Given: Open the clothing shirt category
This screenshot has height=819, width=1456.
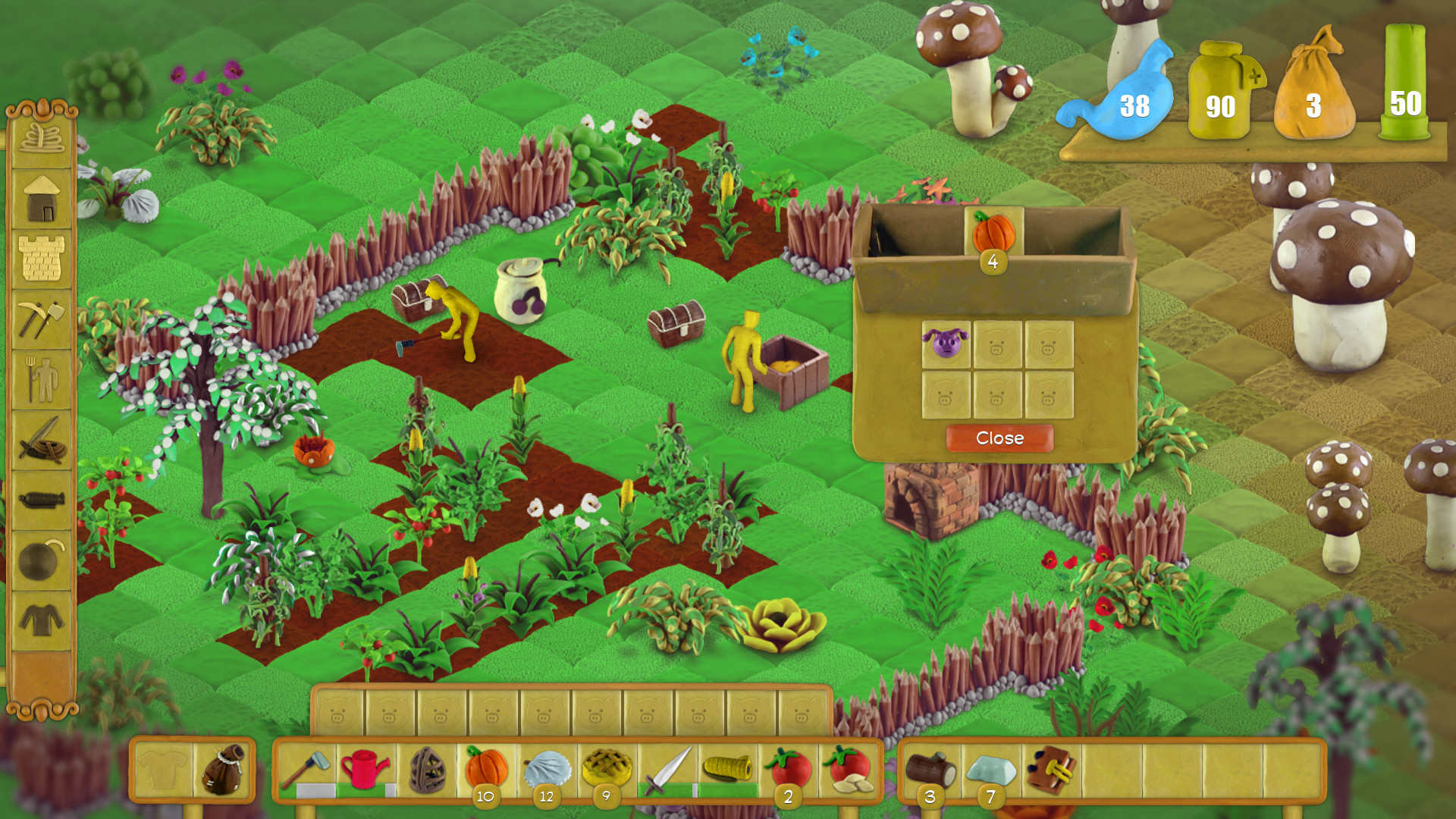Looking at the screenshot, I should click(42, 620).
